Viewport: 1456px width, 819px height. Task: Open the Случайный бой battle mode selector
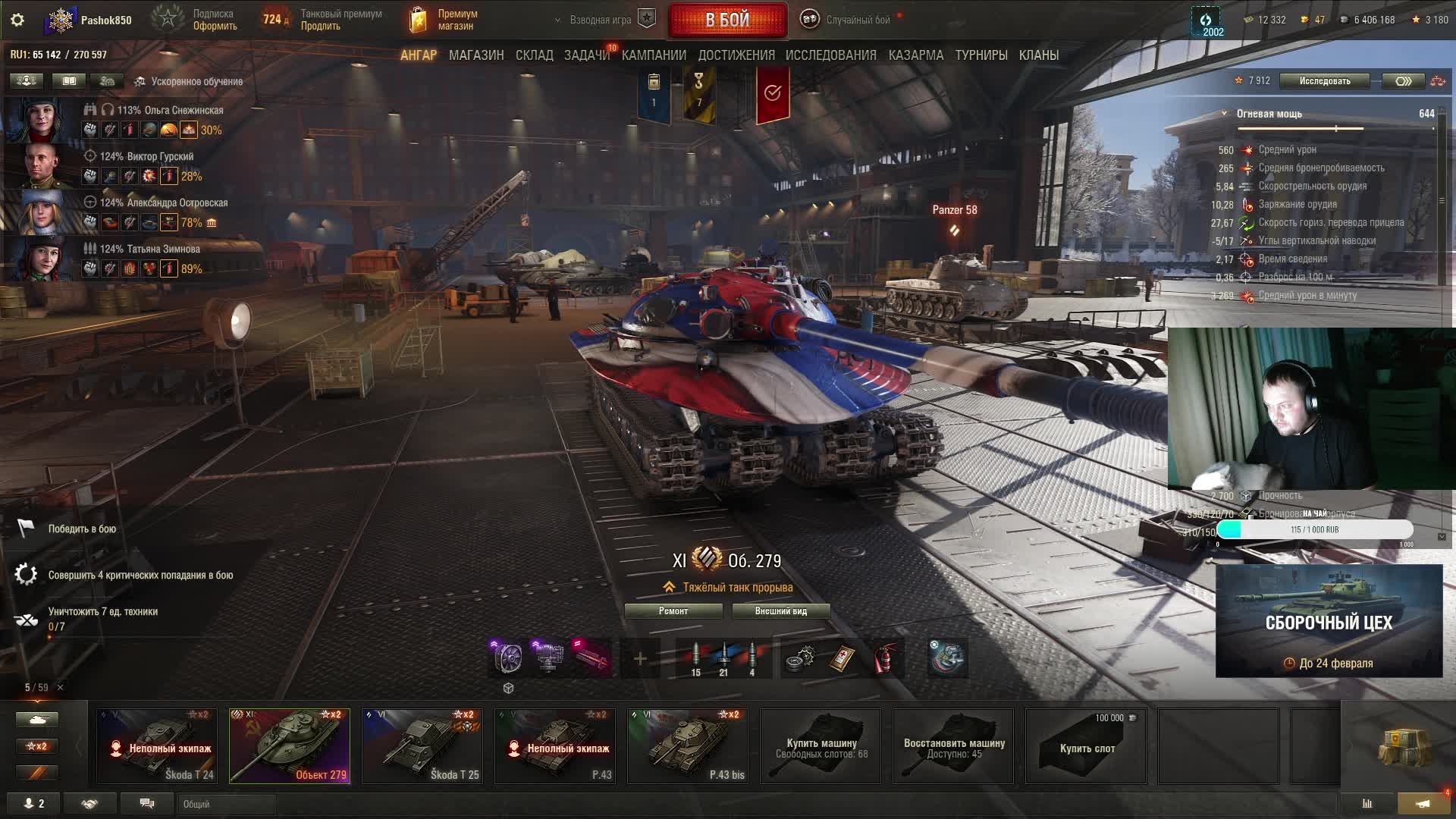[x=849, y=20]
